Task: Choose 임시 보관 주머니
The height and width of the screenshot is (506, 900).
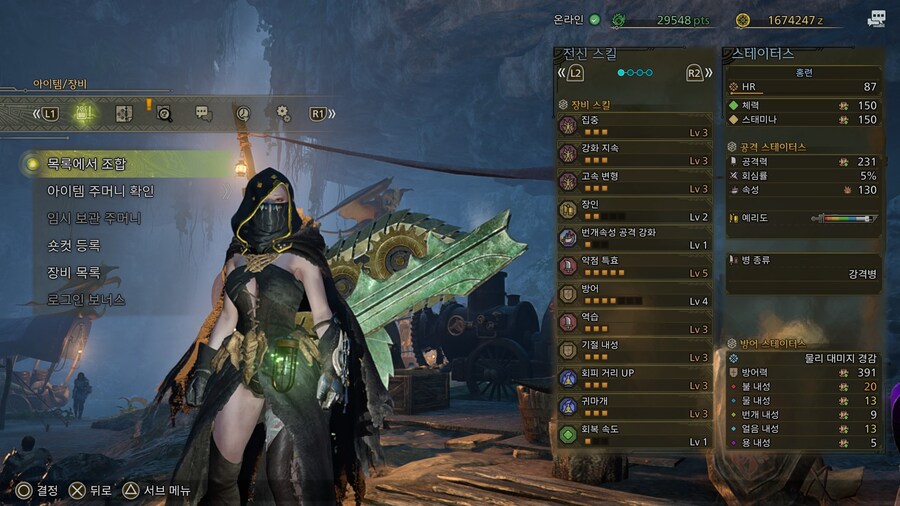Action: (x=94, y=218)
